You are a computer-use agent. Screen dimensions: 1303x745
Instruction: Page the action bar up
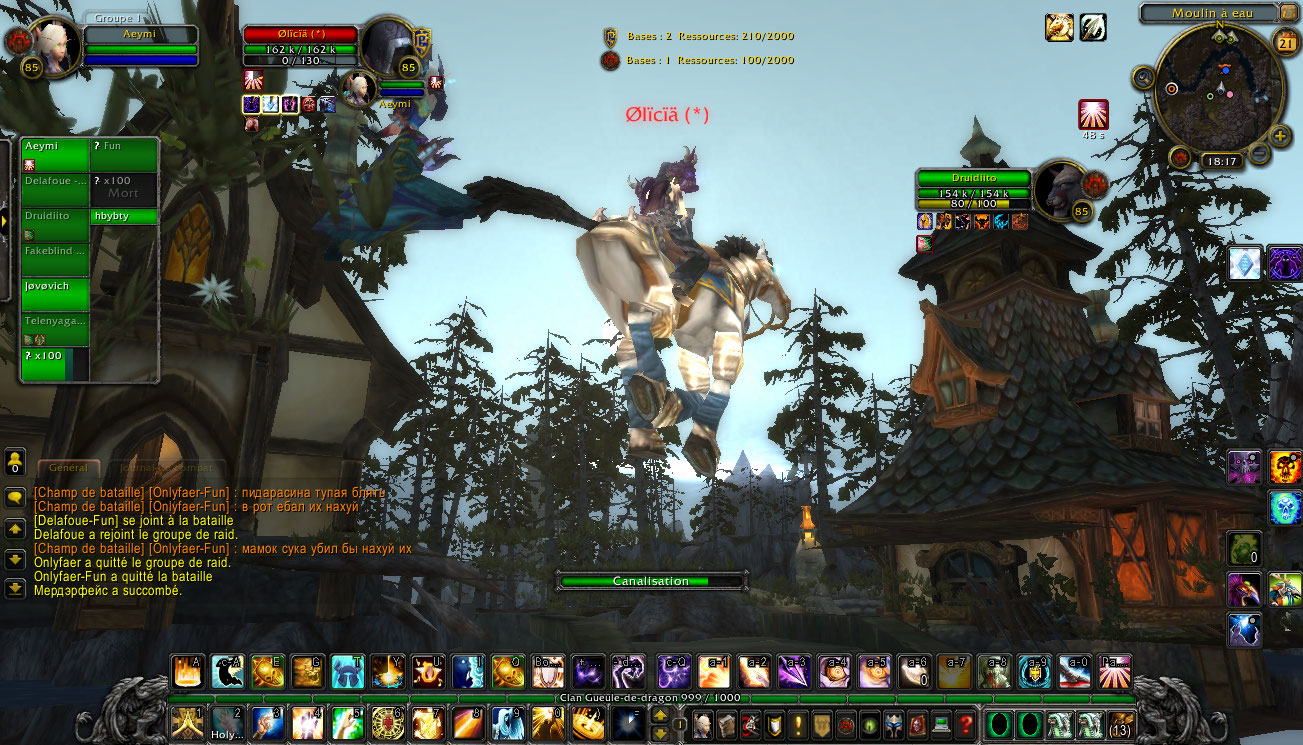coord(659,714)
